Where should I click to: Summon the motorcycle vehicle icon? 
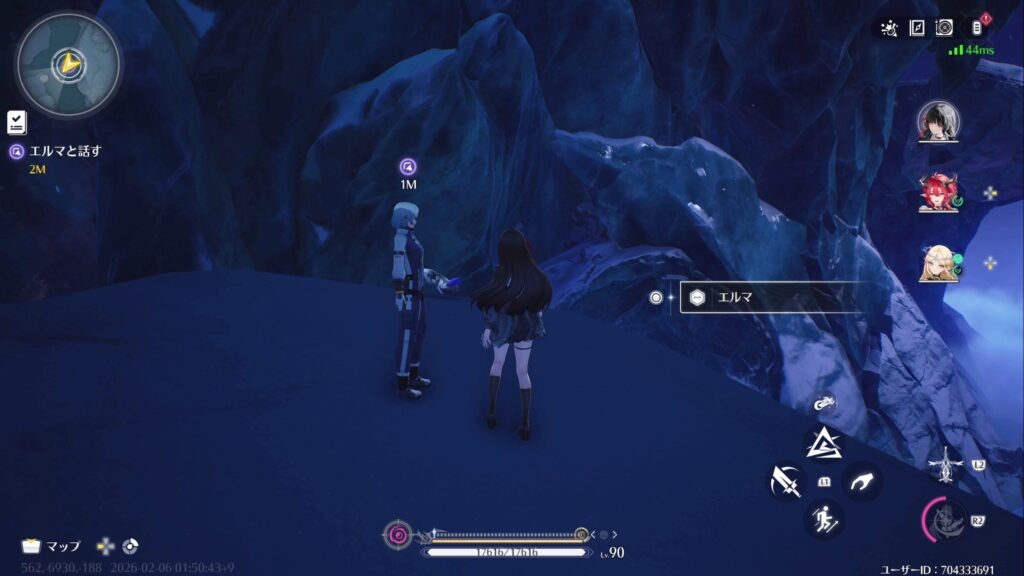click(824, 404)
